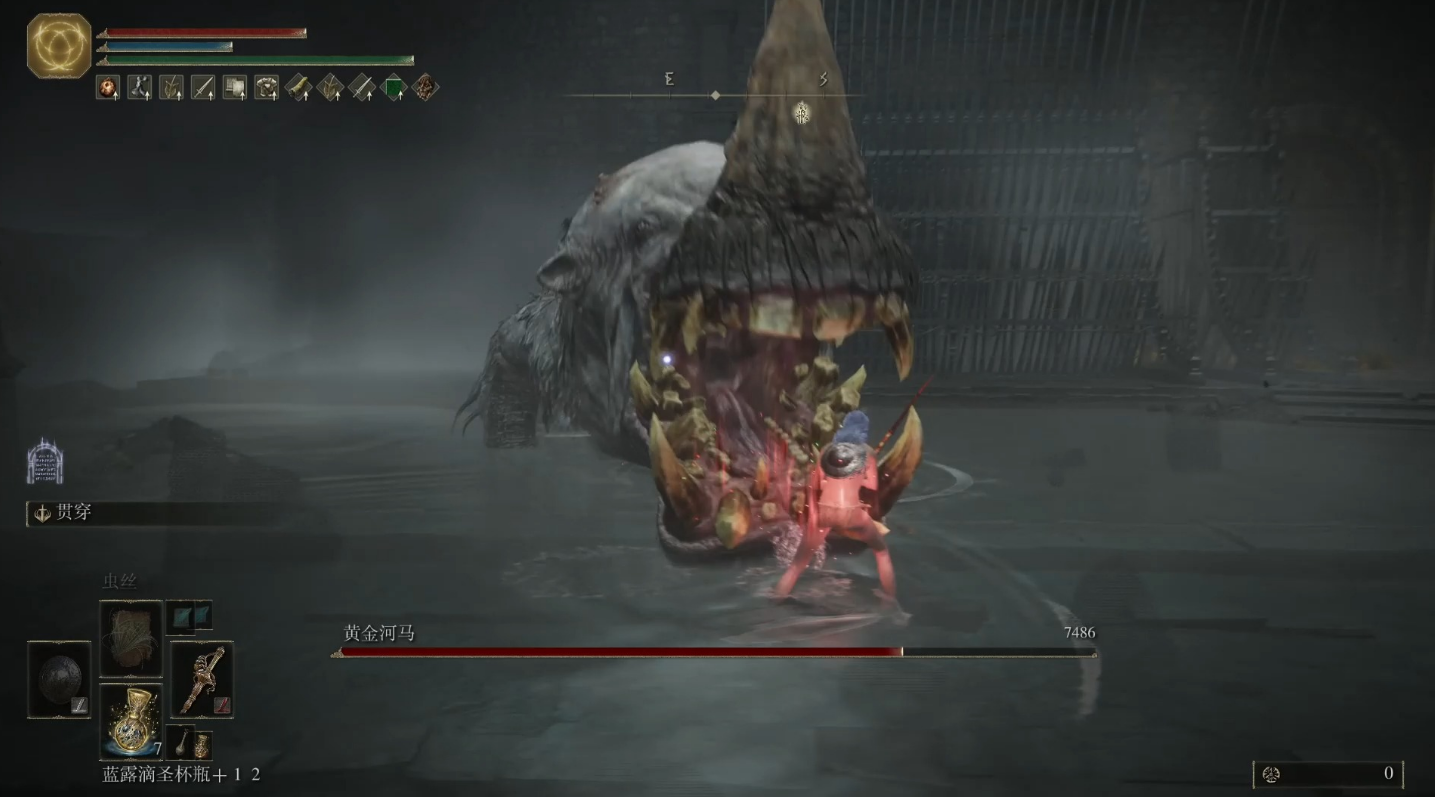Click the green square buff icon
Viewport: 1435px width, 797px height.
point(394,88)
